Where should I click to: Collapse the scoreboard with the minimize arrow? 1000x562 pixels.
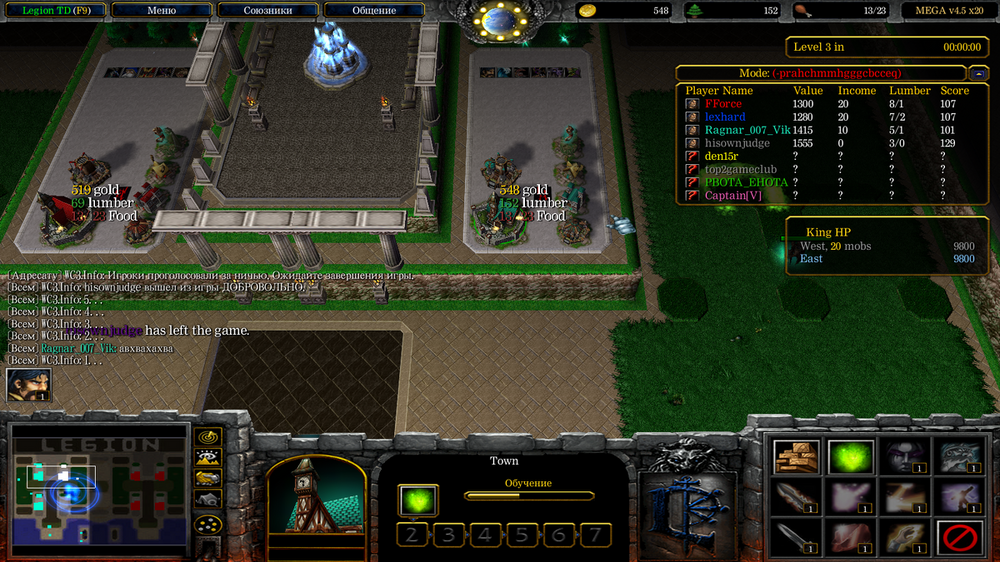point(977,73)
